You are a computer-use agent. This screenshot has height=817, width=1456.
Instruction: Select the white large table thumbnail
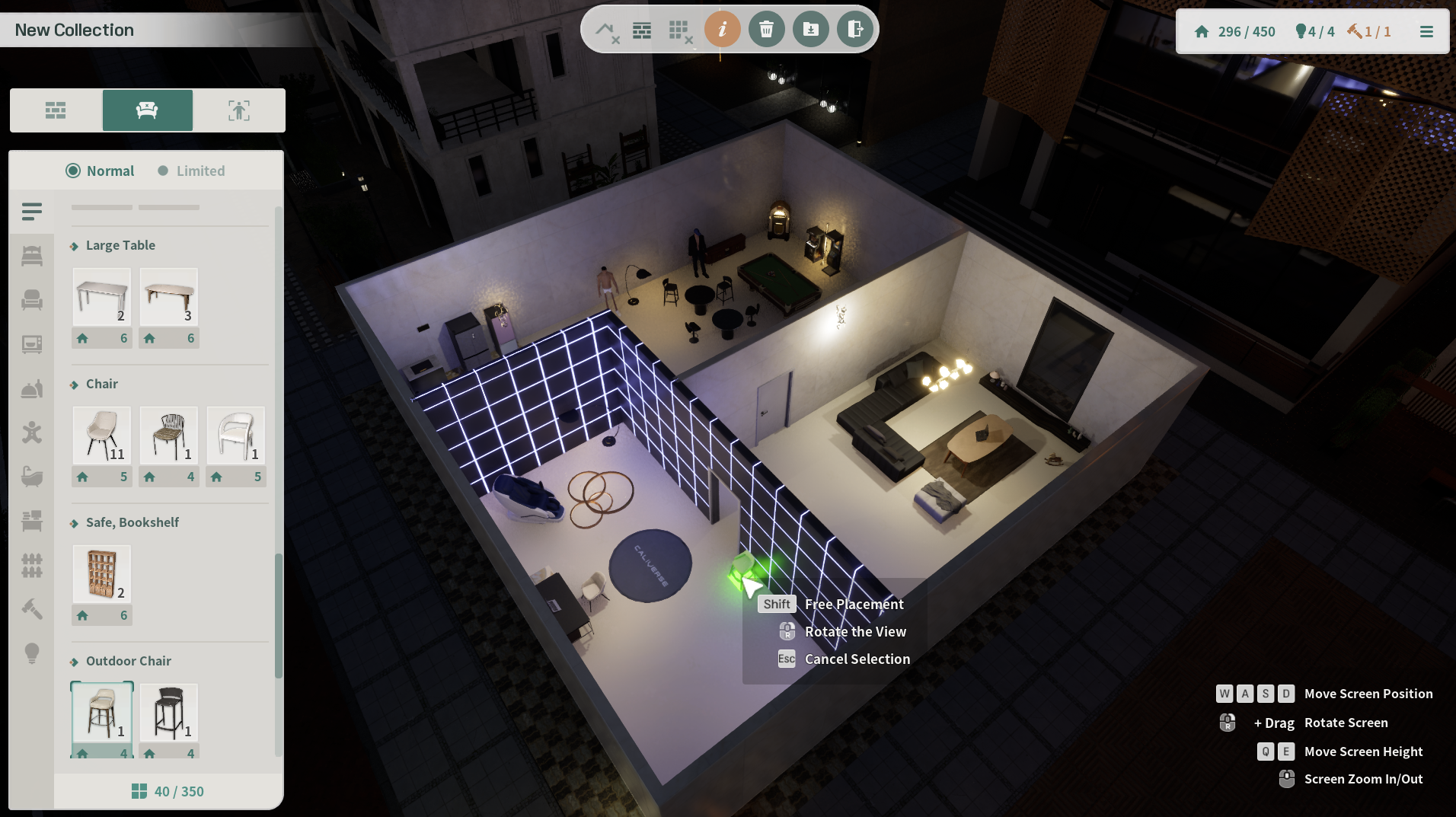click(x=102, y=297)
